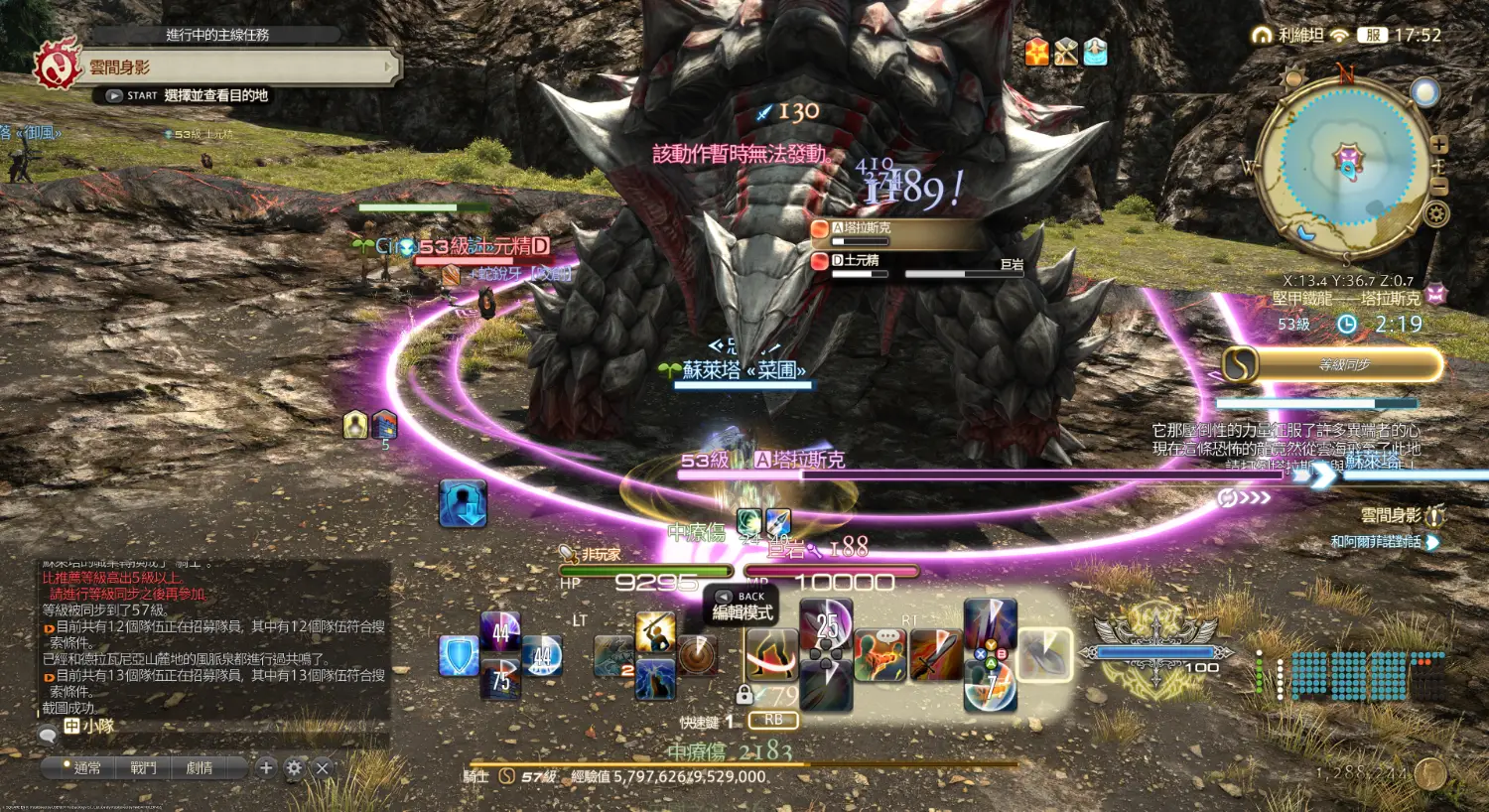This screenshot has height=812, width=1489.
Task: Use the red slashing kick ability
Action: 772,655
